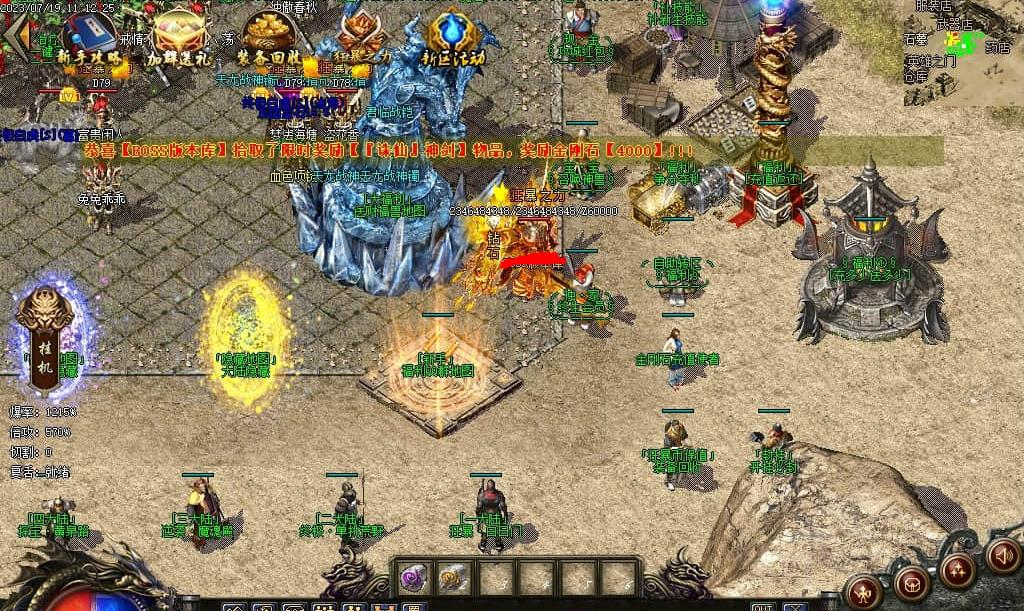Image resolution: width=1030 pixels, height=611 pixels.
Task: Click the X button beside OUT
Action: (794, 606)
